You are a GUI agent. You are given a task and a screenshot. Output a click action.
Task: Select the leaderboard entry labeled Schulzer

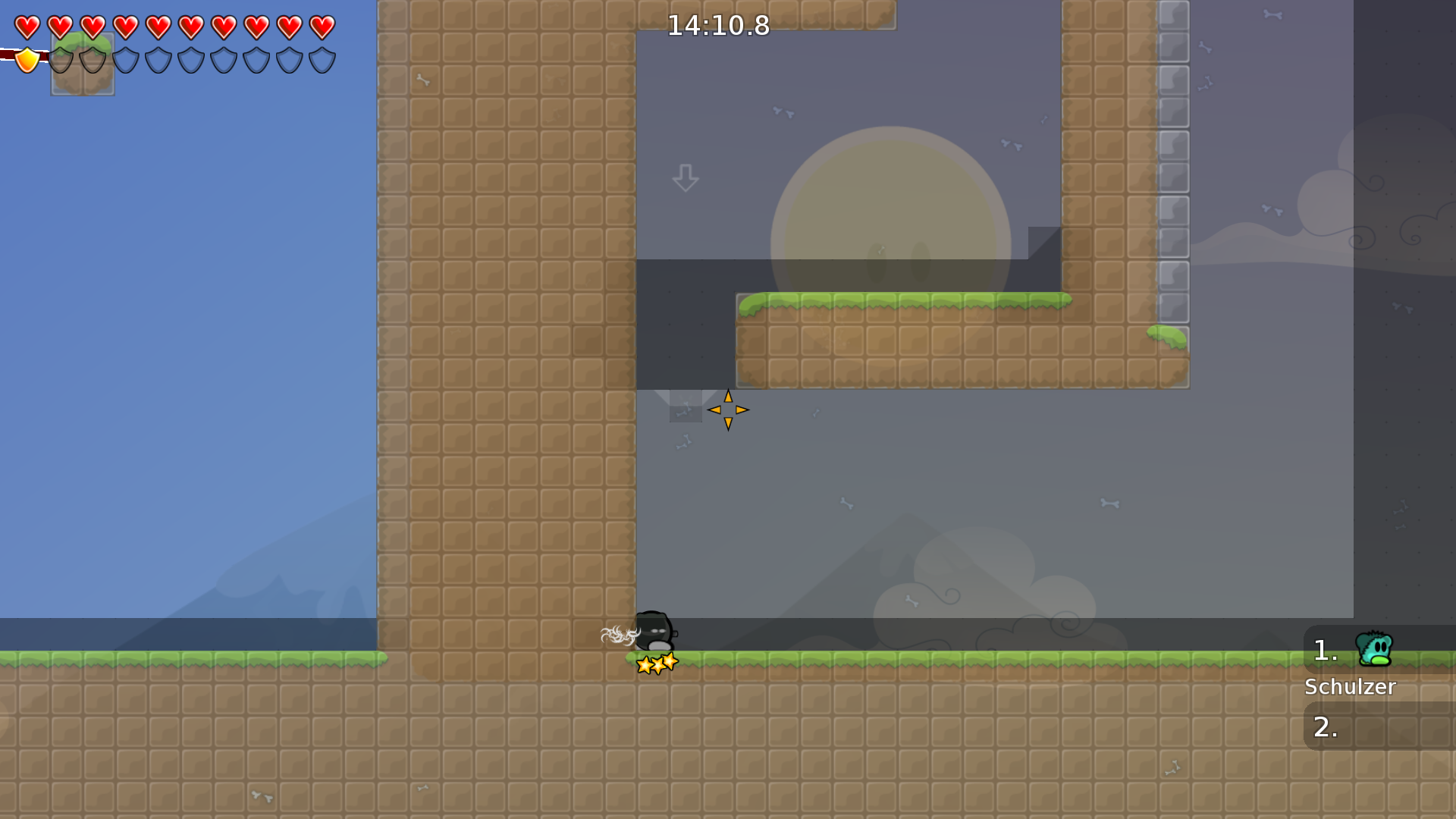1350,687
